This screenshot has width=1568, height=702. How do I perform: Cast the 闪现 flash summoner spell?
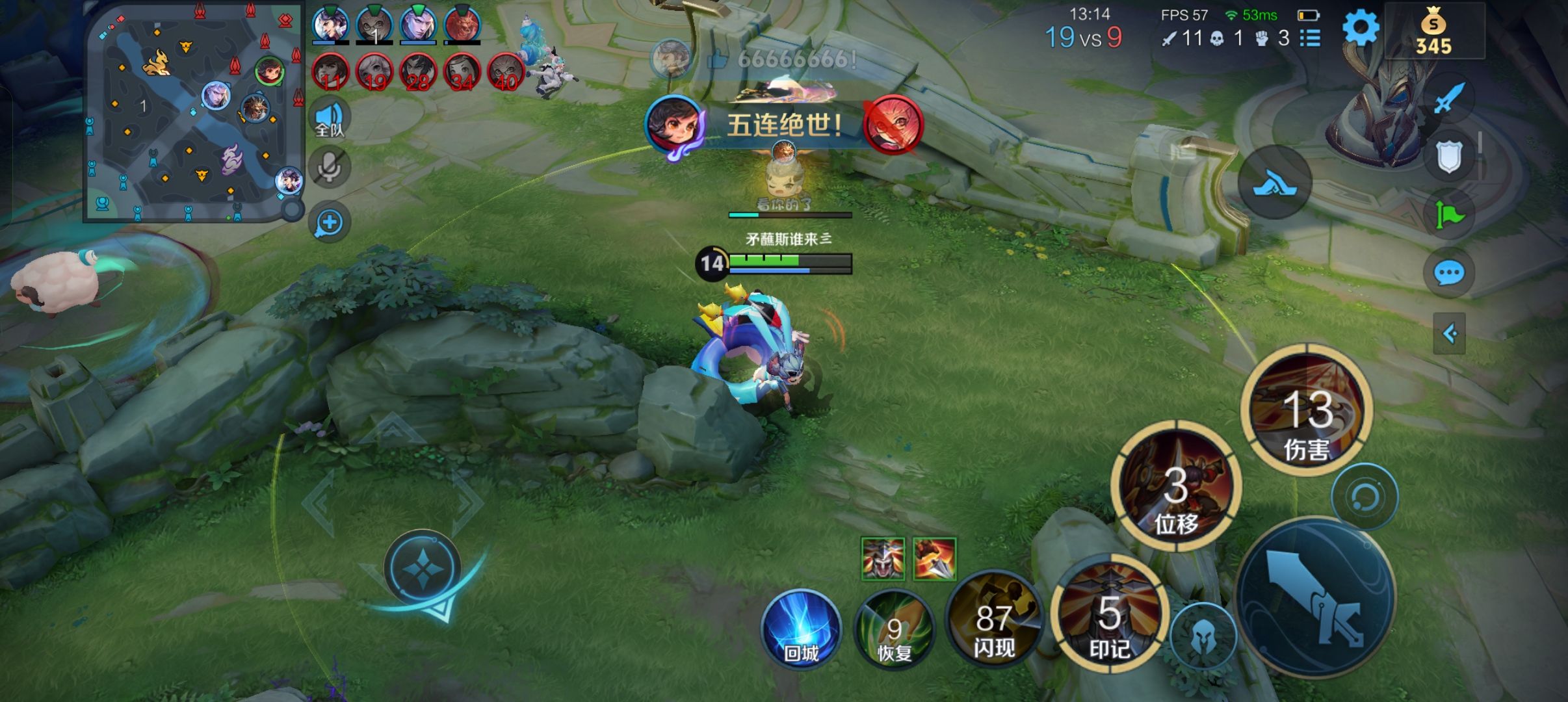click(993, 623)
